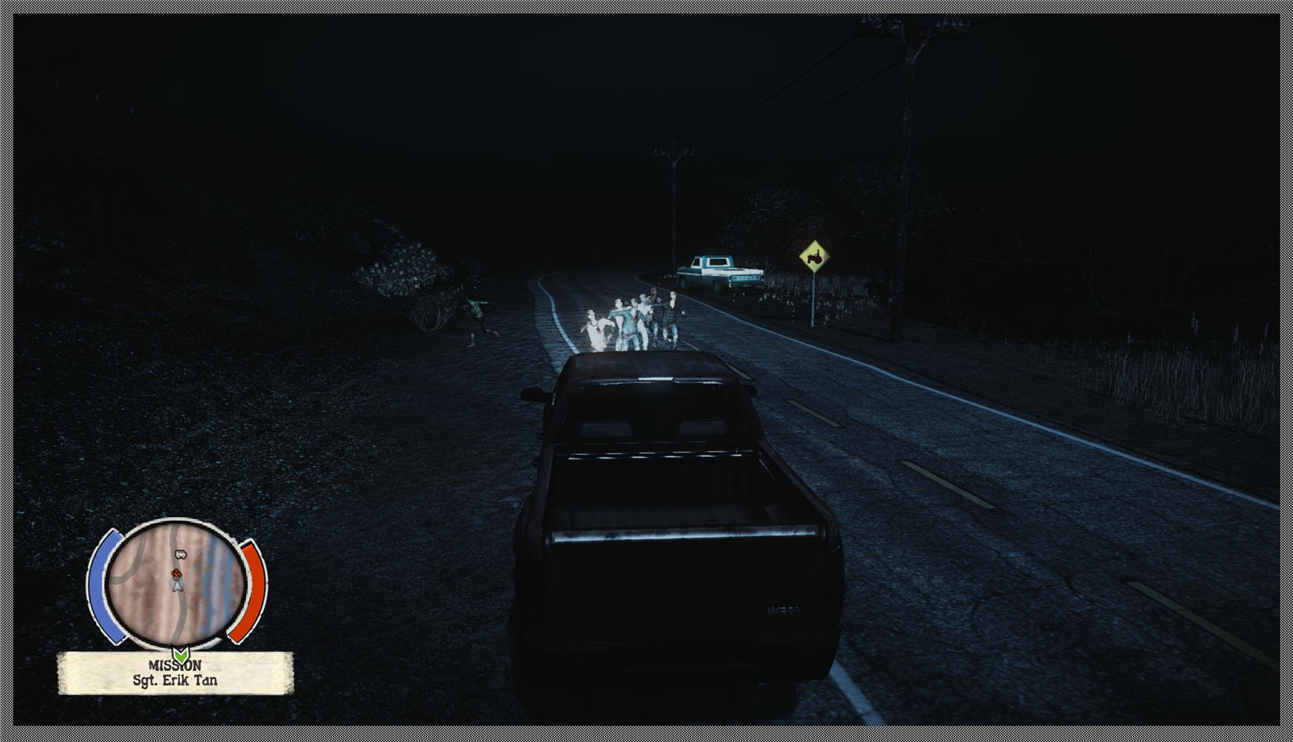The image size is (1293, 742).
Task: Click the green mission direction arrow
Action: pos(180,655)
